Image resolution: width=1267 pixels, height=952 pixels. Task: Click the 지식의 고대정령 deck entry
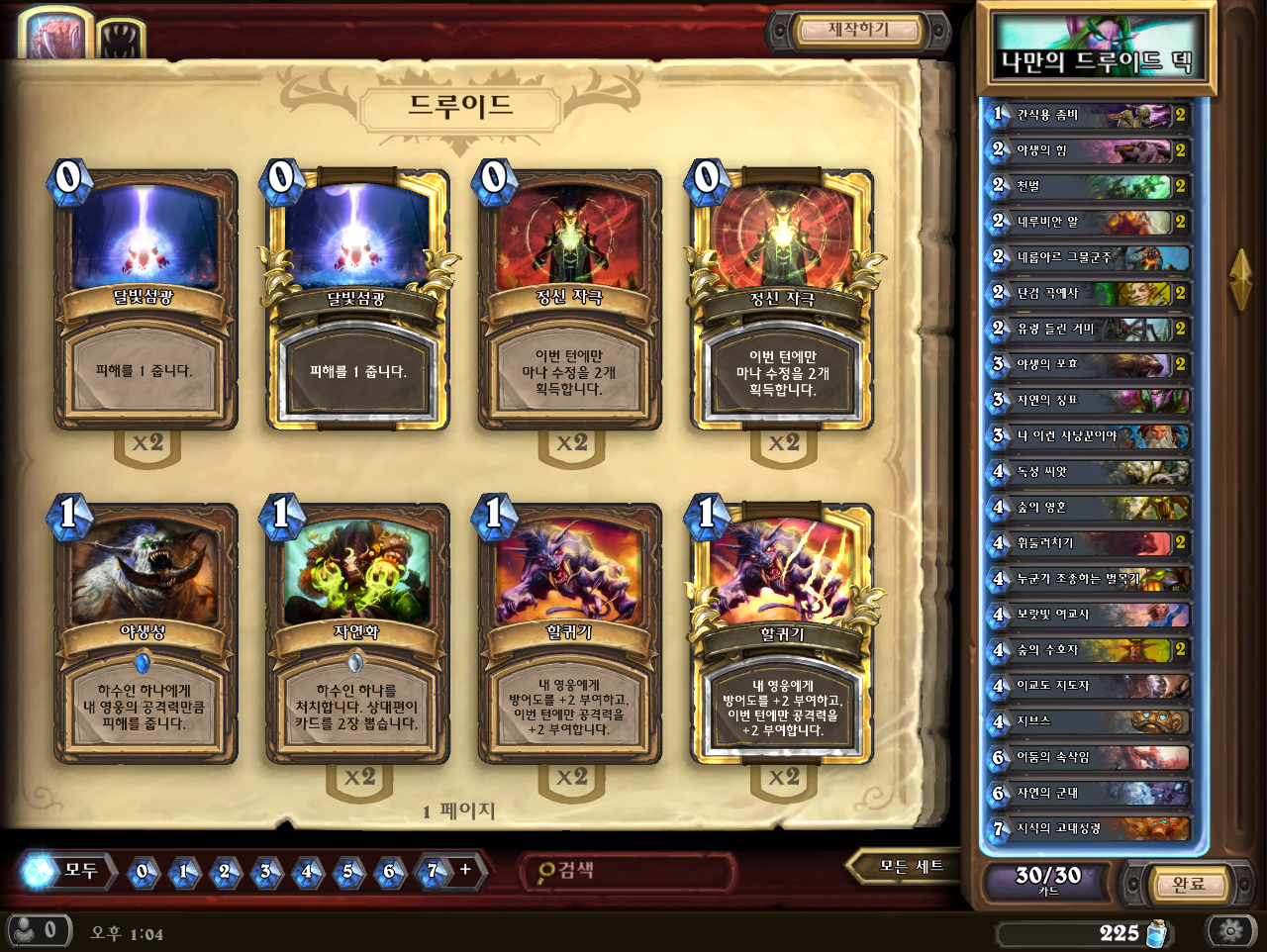pos(1089,828)
